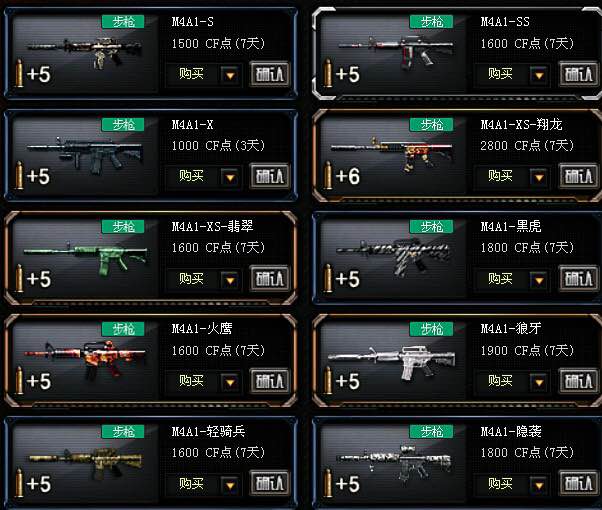Confirm purchase of the M4A1-隐袭 rifle
602x510 pixels.
(577, 484)
